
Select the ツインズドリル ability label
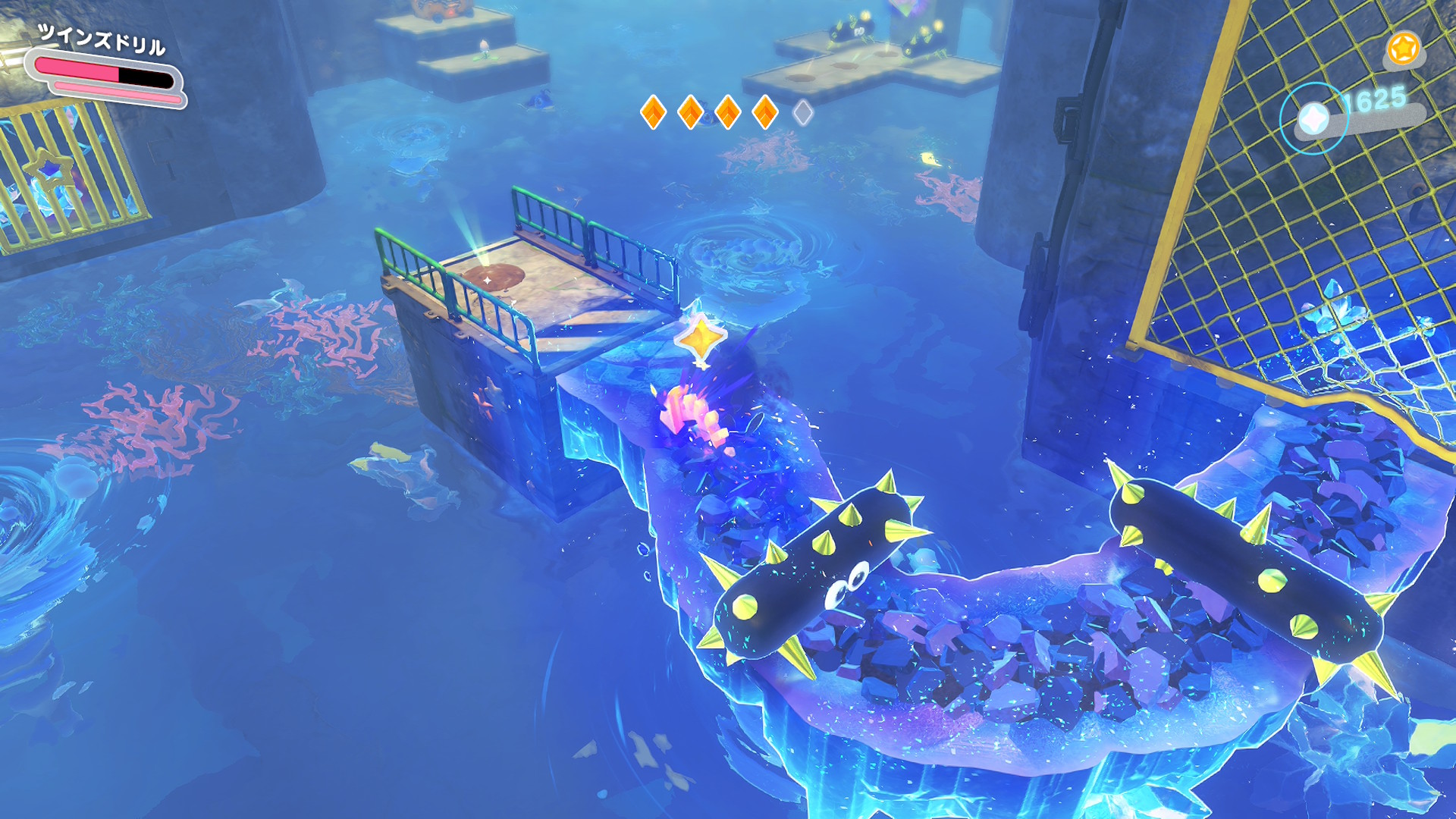[x=102, y=39]
